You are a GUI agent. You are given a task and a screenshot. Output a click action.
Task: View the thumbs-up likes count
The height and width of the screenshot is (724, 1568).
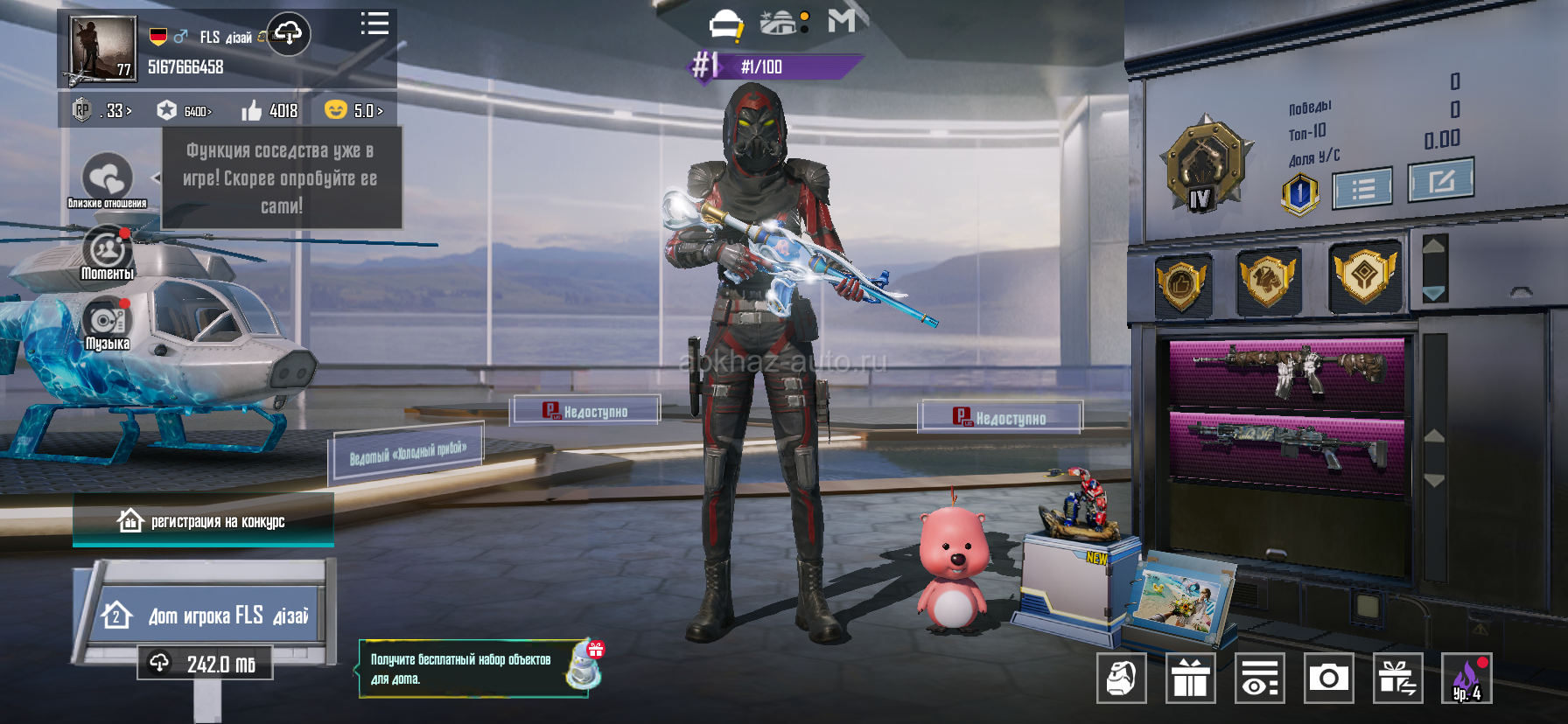click(x=269, y=110)
